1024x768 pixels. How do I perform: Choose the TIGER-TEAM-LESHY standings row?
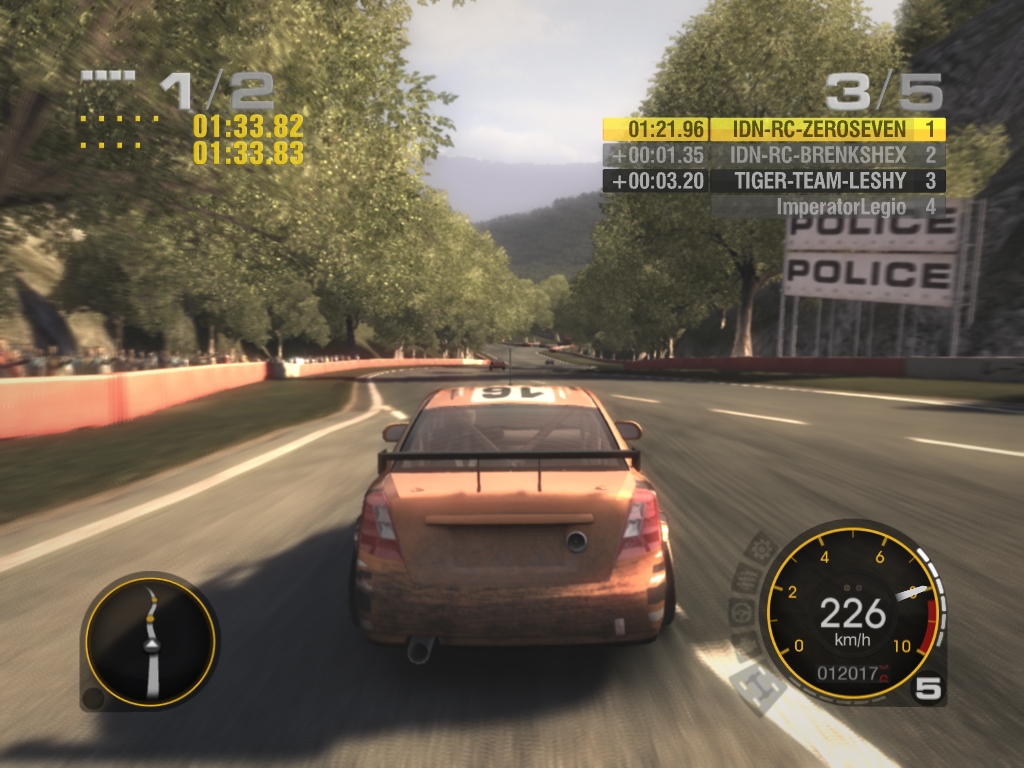[x=820, y=181]
